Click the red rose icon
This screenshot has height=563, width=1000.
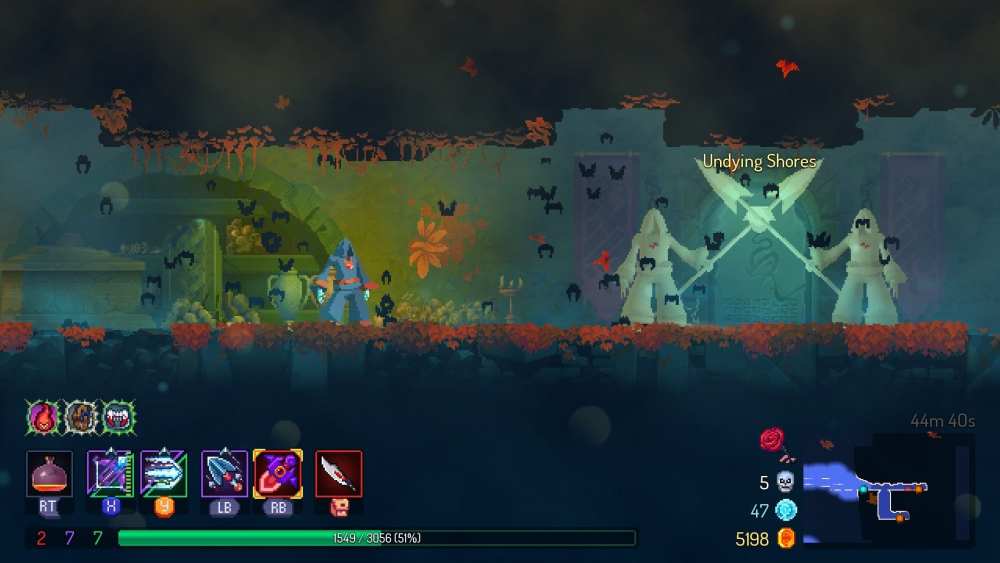[772, 439]
